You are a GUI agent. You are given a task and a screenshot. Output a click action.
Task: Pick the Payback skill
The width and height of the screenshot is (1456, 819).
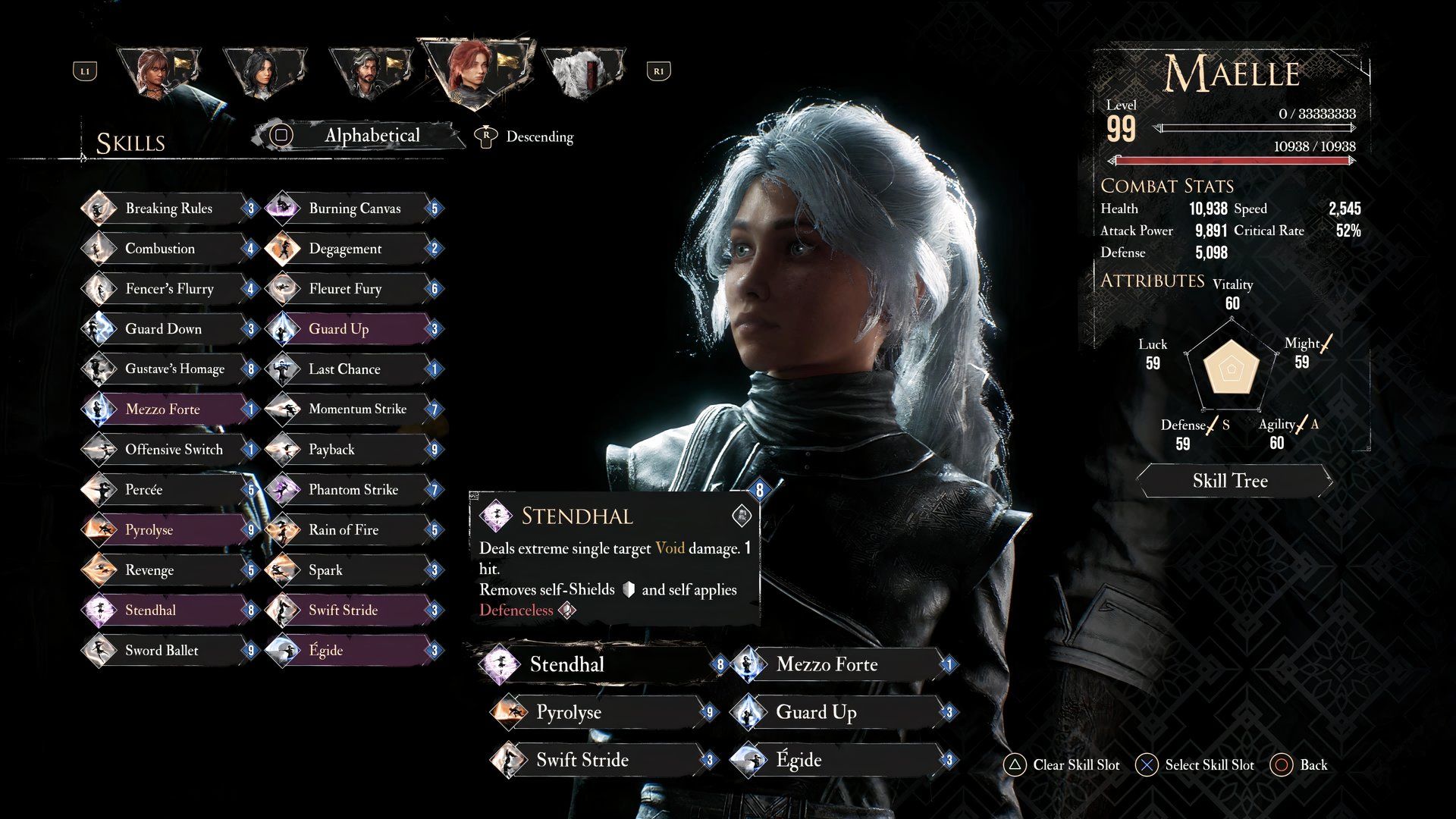[x=331, y=450]
